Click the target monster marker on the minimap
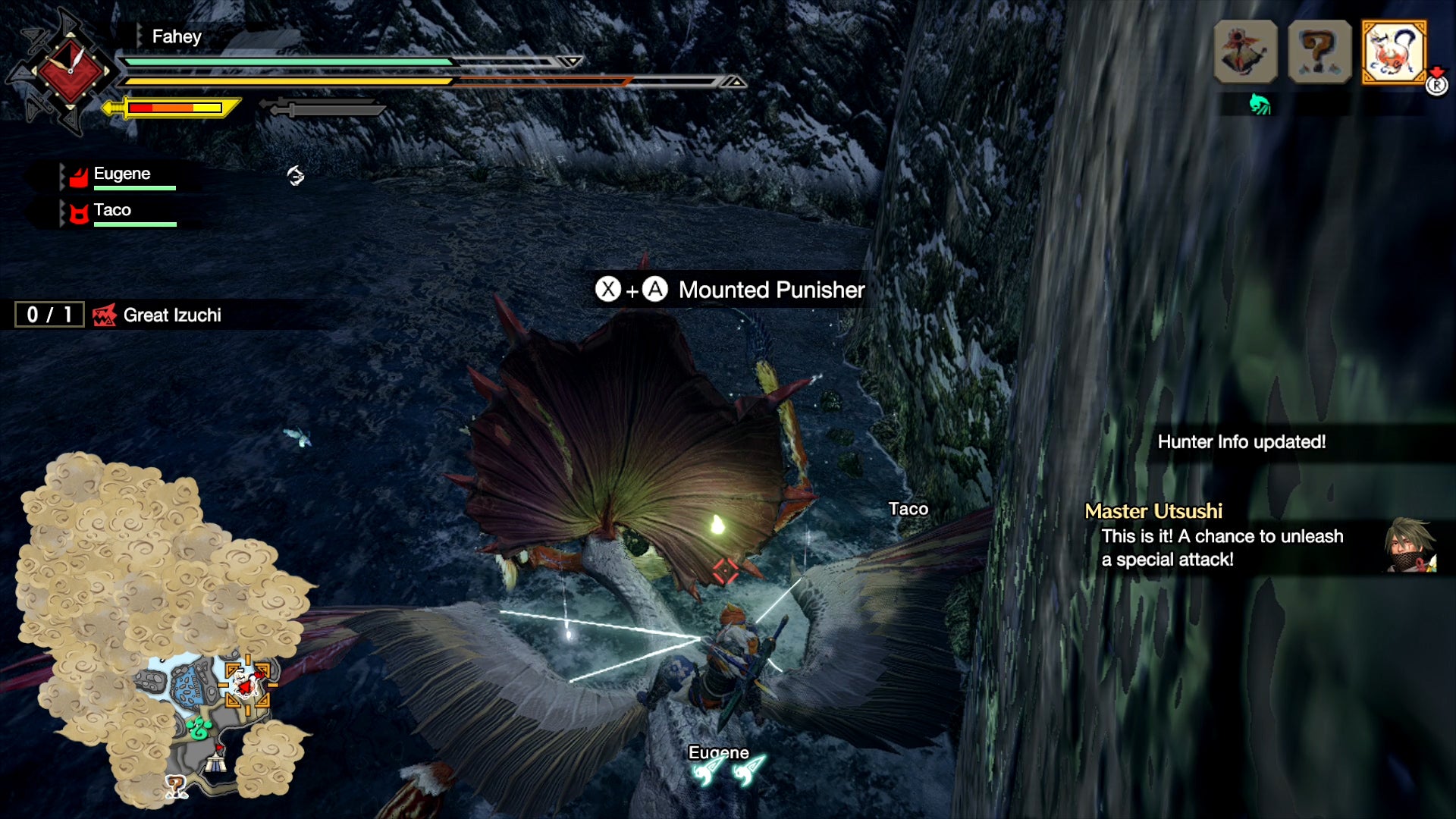The image size is (1456, 819). pyautogui.click(x=246, y=683)
